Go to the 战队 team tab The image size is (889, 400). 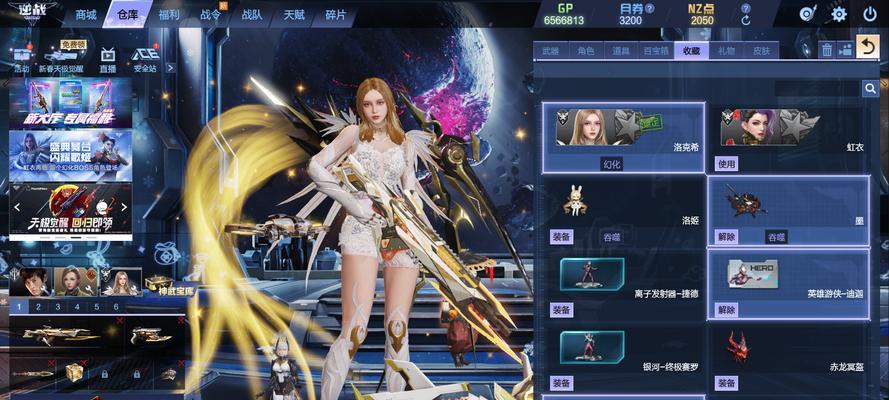pos(251,15)
